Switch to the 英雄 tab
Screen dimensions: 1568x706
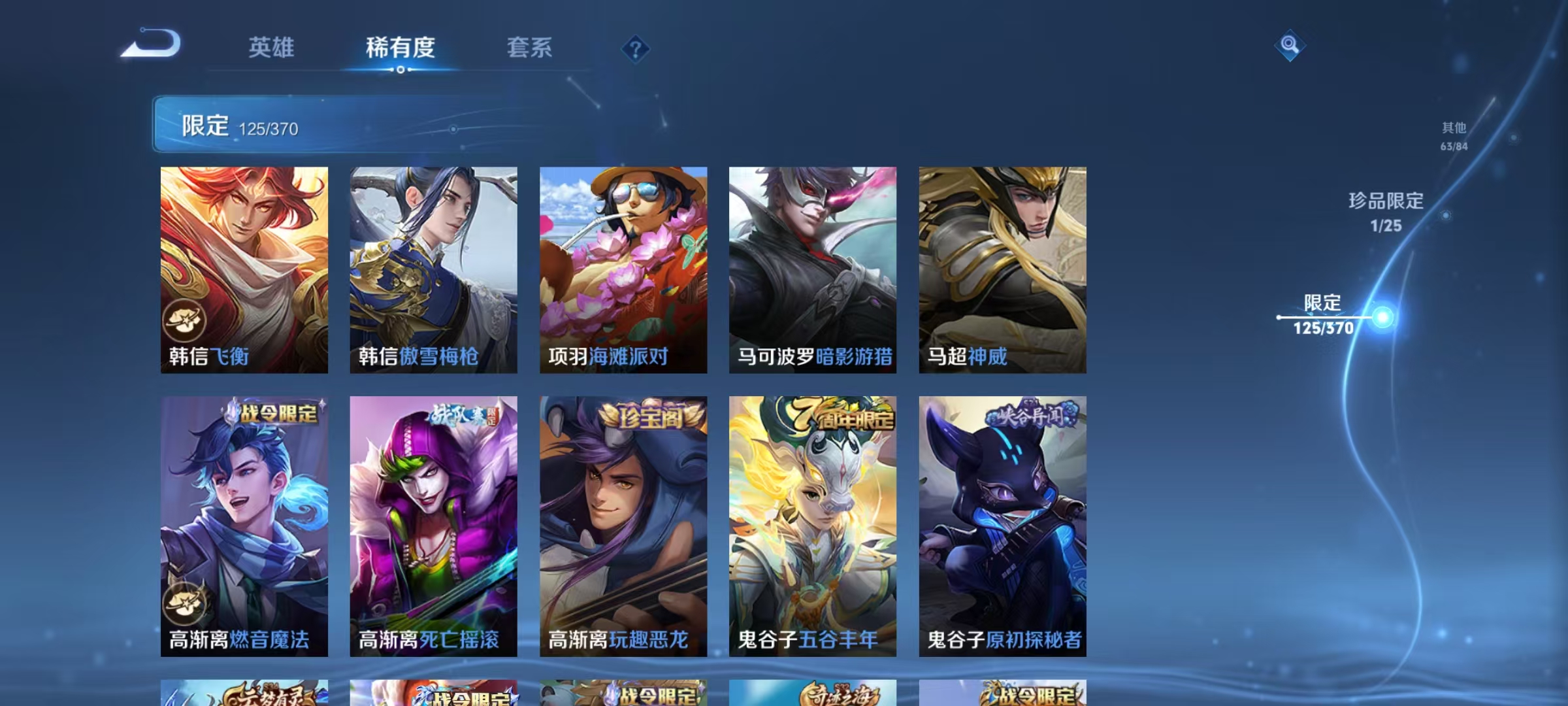(x=272, y=48)
